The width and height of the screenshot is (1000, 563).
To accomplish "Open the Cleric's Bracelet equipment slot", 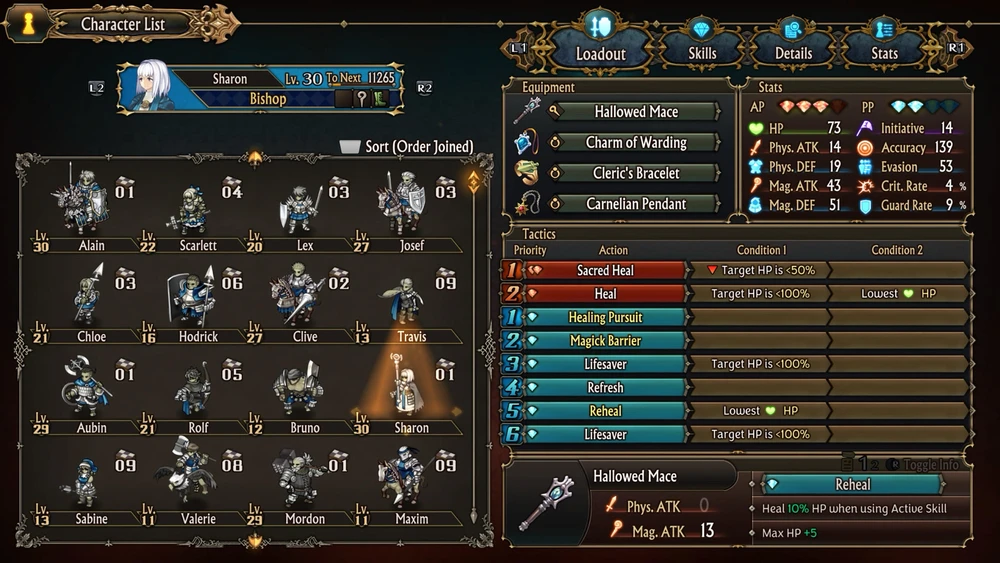I will [635, 173].
